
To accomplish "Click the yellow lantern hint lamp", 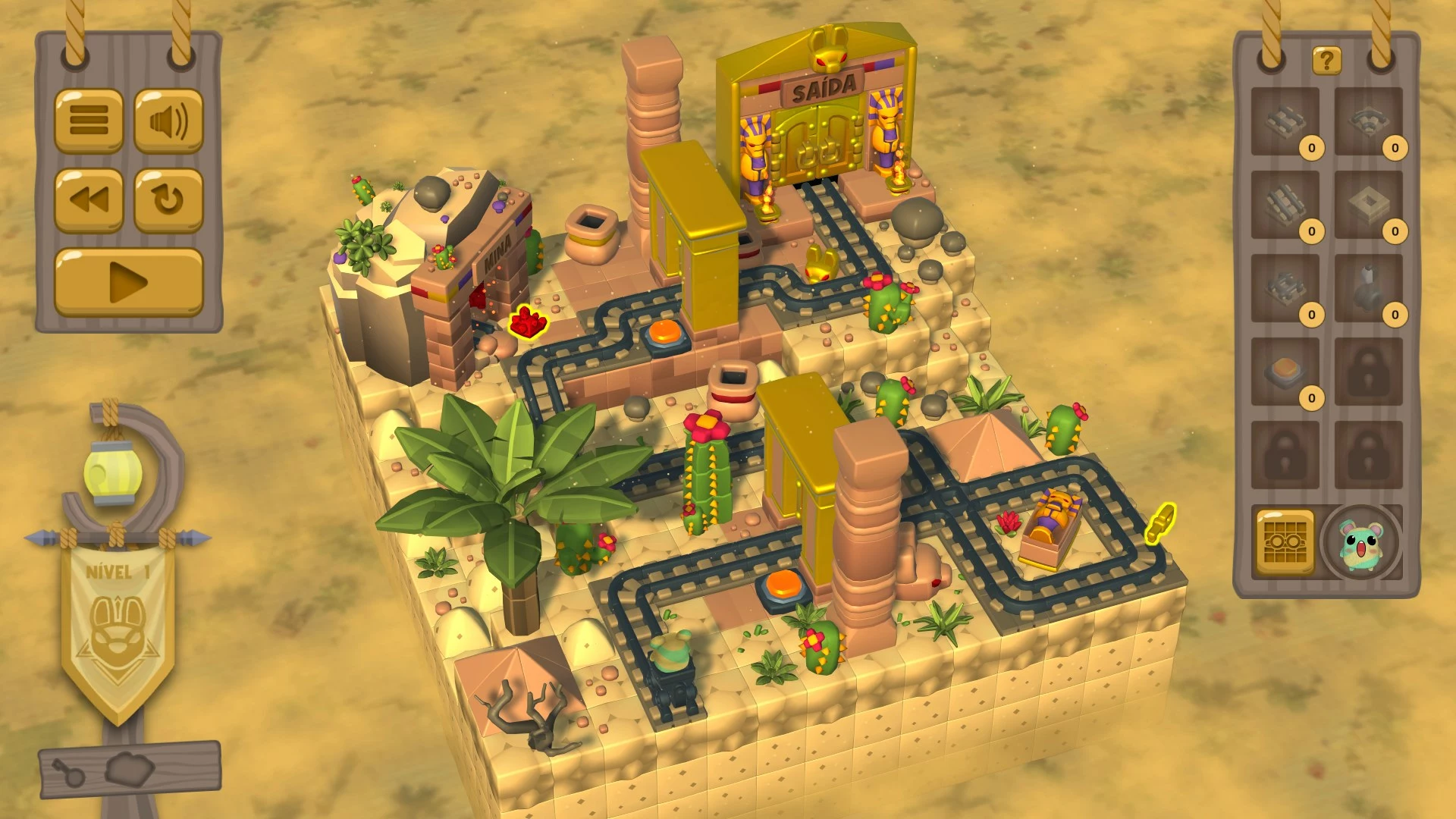I will pos(108,473).
